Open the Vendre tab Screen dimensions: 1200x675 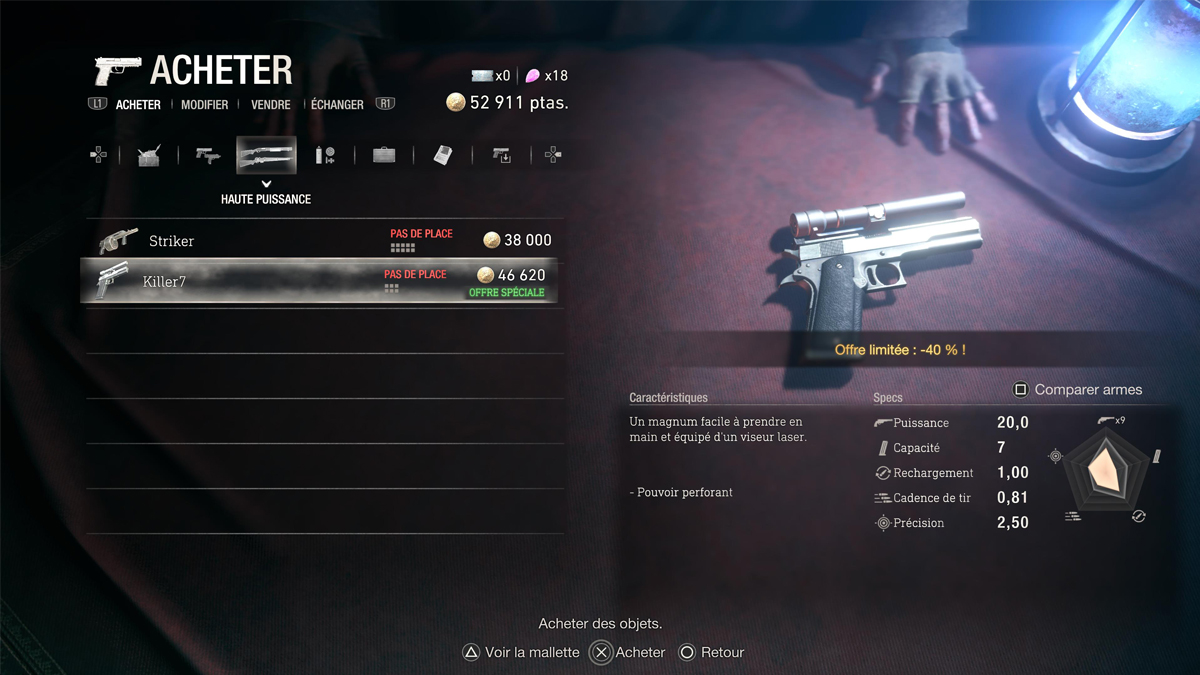(271, 104)
